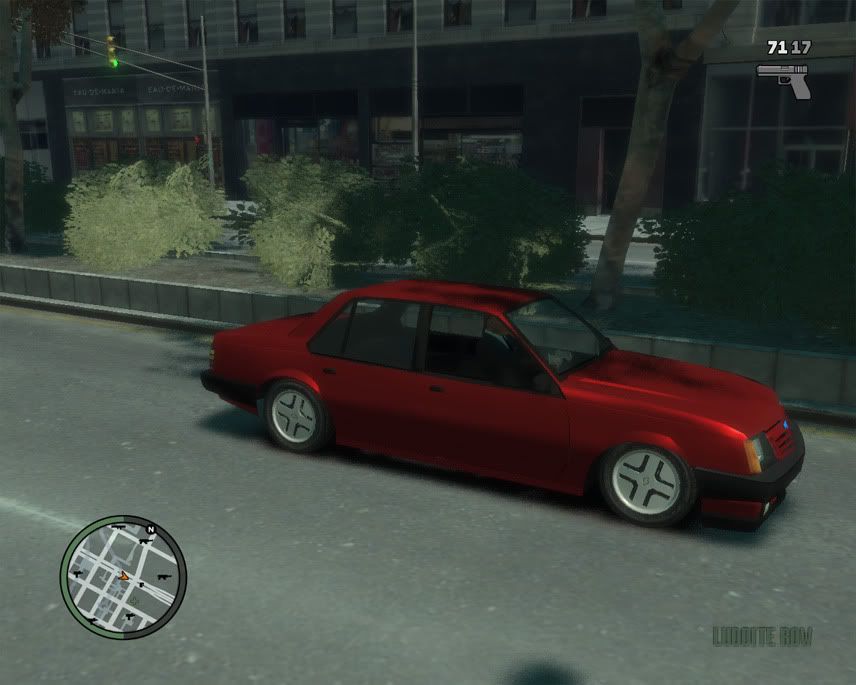
Task: Select the pistol weapon icon
Action: pyautogui.click(x=784, y=79)
